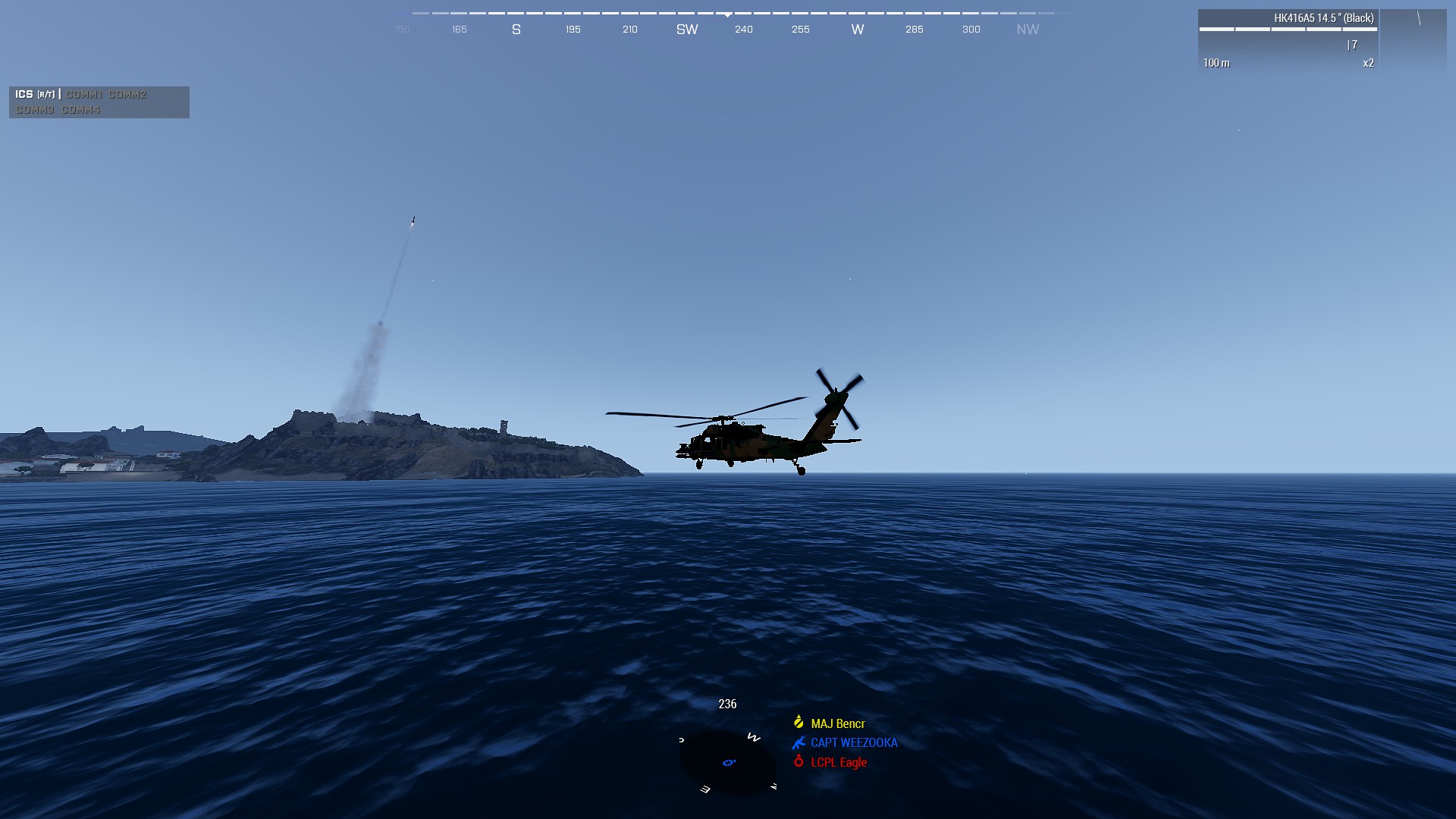Screen dimensions: 1456x819
Task: Toggle the COMM2 radio channel
Action: coord(128,95)
